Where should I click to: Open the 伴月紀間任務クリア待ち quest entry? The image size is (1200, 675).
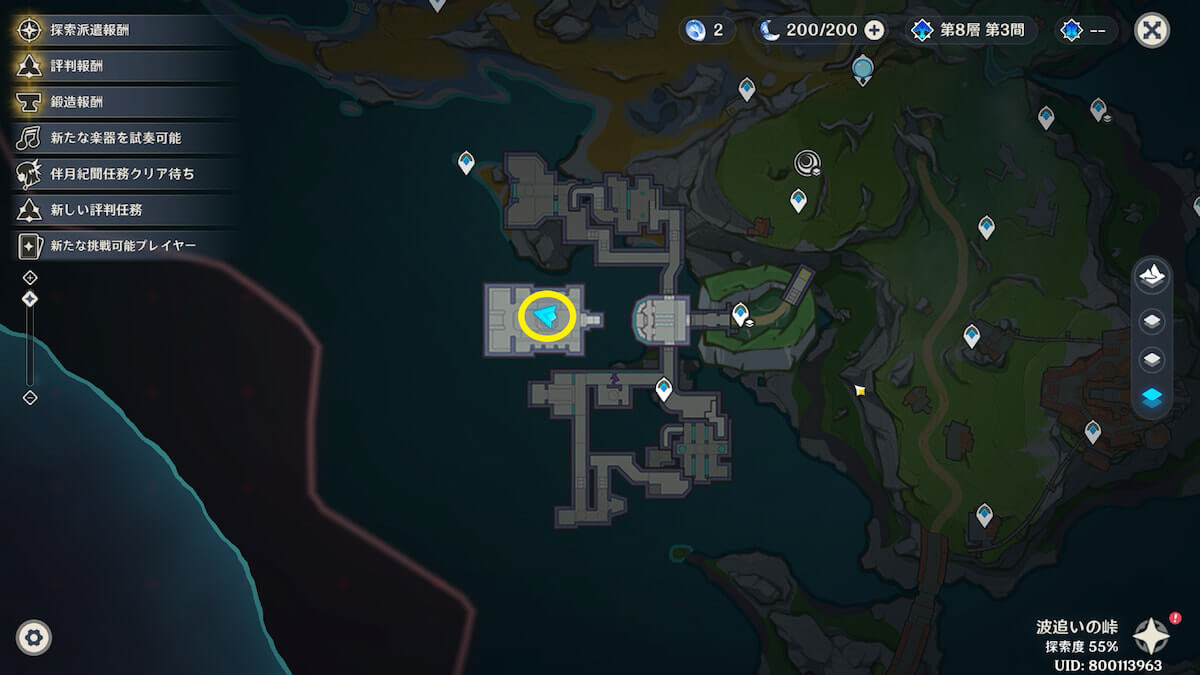[x=122, y=173]
